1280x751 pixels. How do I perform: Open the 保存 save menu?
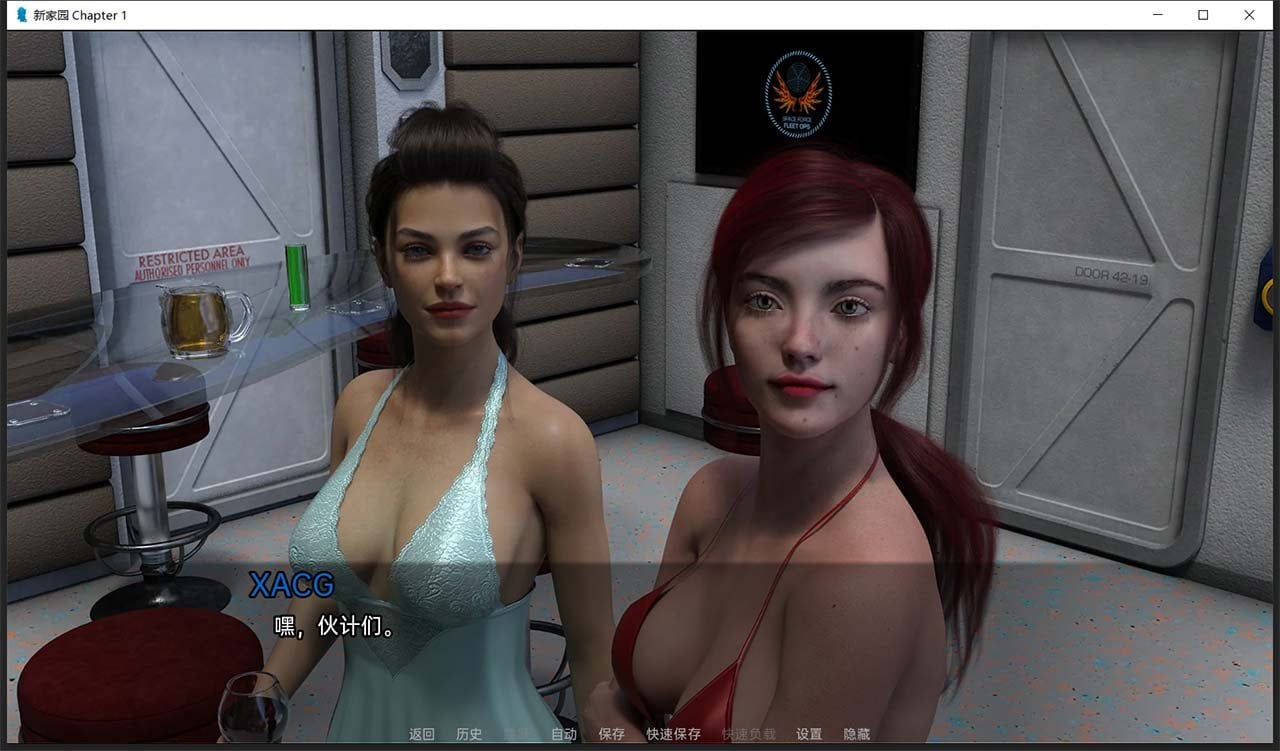tap(611, 734)
